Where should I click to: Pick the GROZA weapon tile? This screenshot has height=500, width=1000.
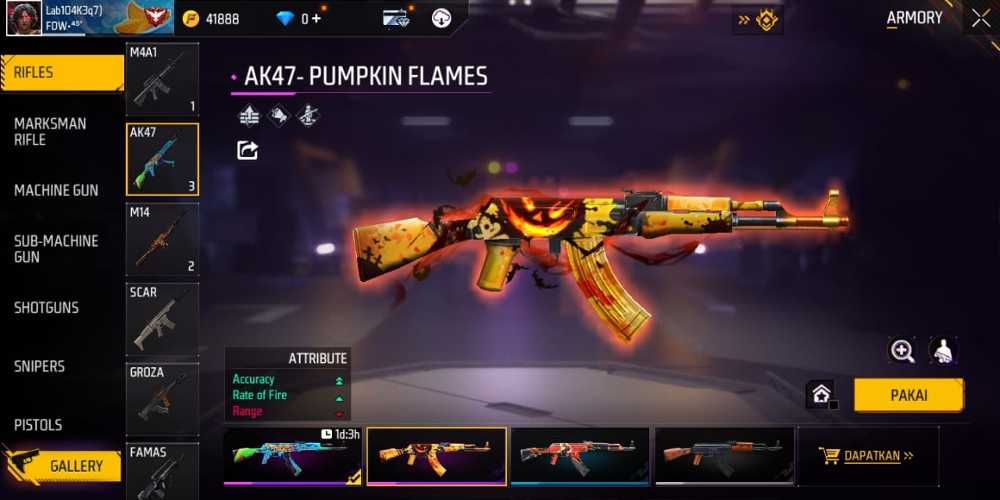pyautogui.click(x=162, y=399)
